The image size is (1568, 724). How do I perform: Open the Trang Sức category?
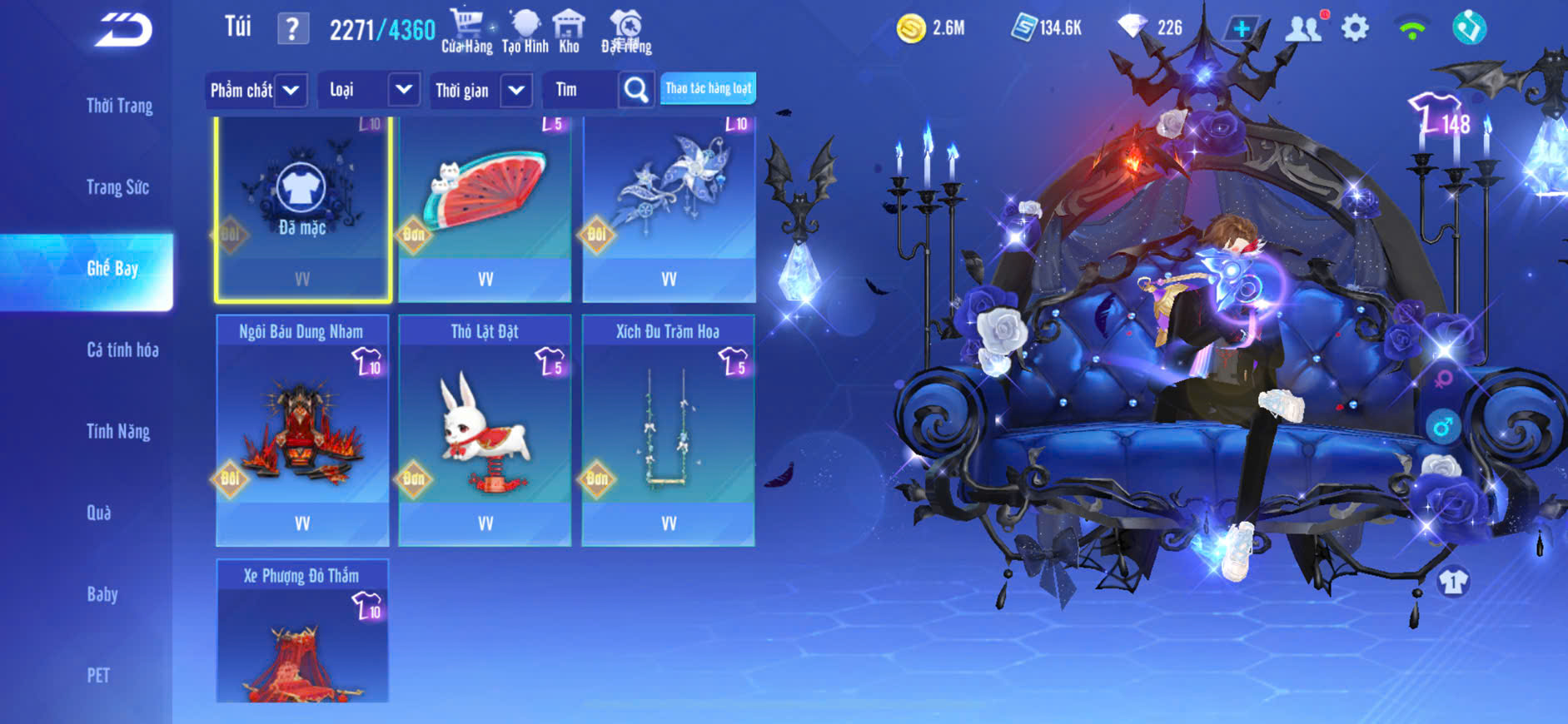[117, 187]
